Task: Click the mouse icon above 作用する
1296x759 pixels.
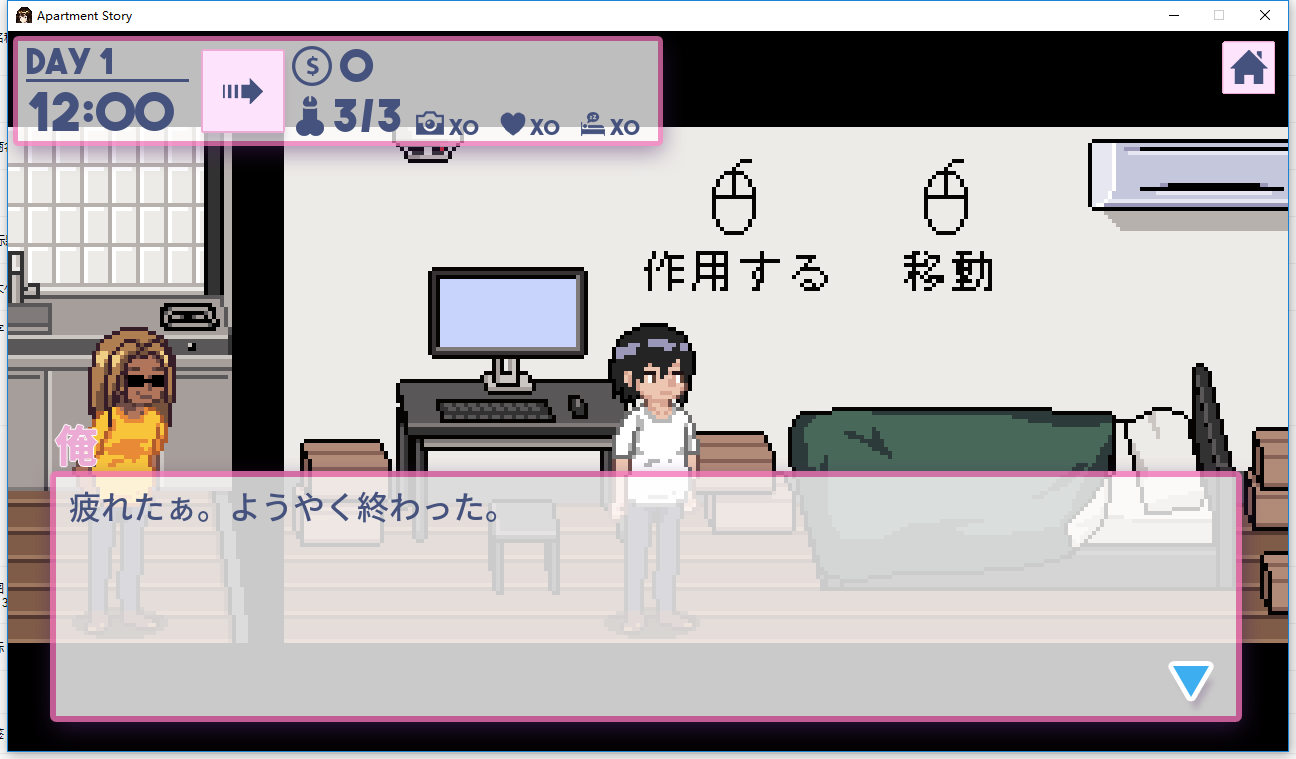Action: click(734, 198)
